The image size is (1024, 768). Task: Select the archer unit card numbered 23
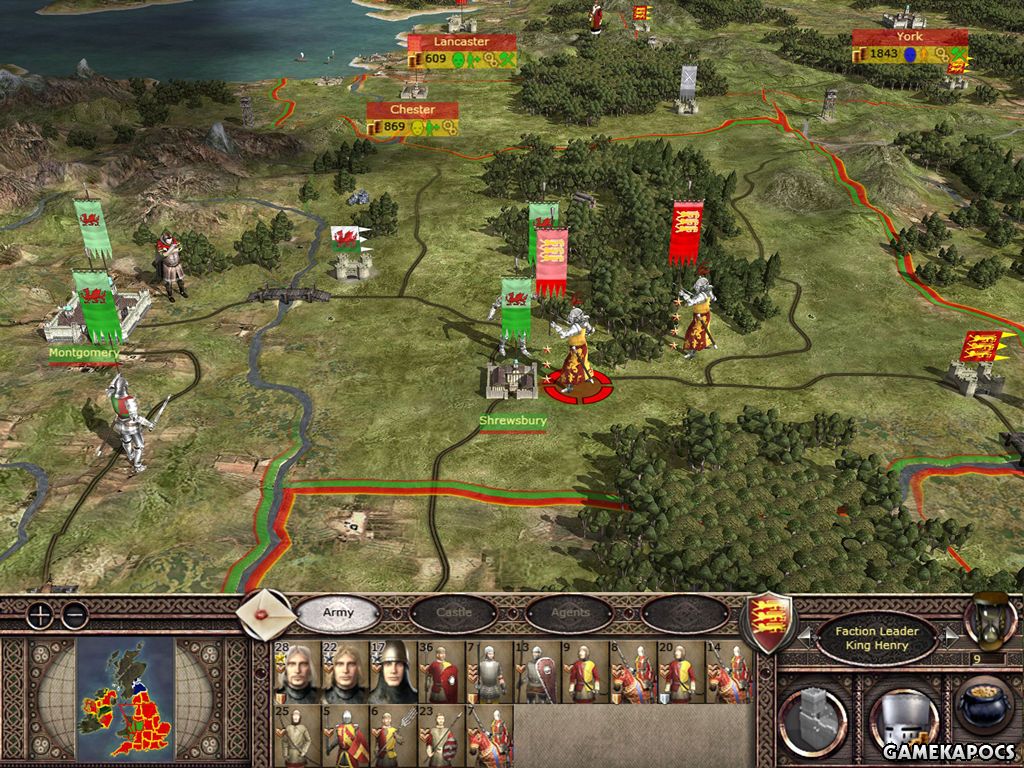coord(441,735)
